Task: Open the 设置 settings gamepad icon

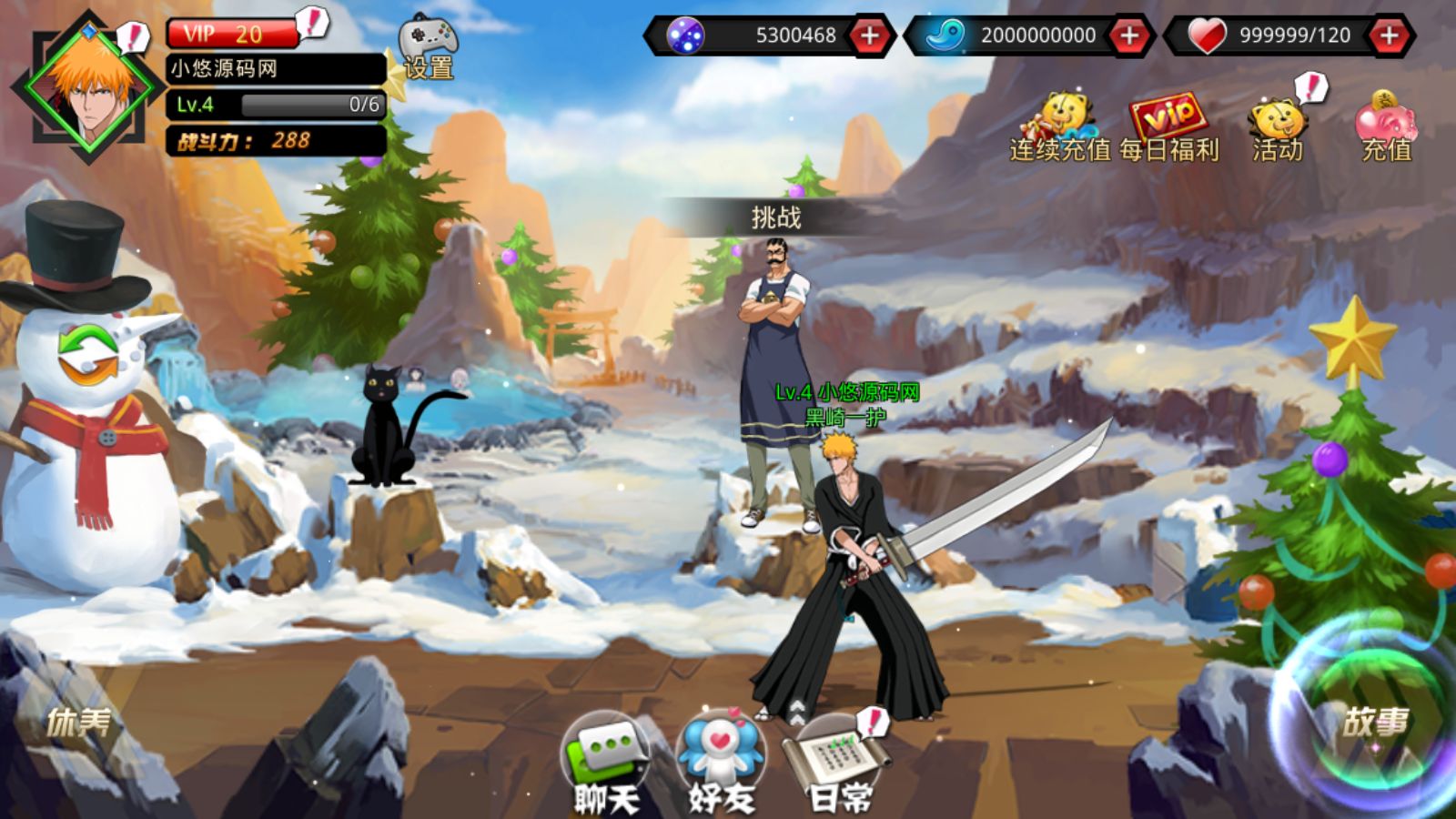Action: click(429, 47)
